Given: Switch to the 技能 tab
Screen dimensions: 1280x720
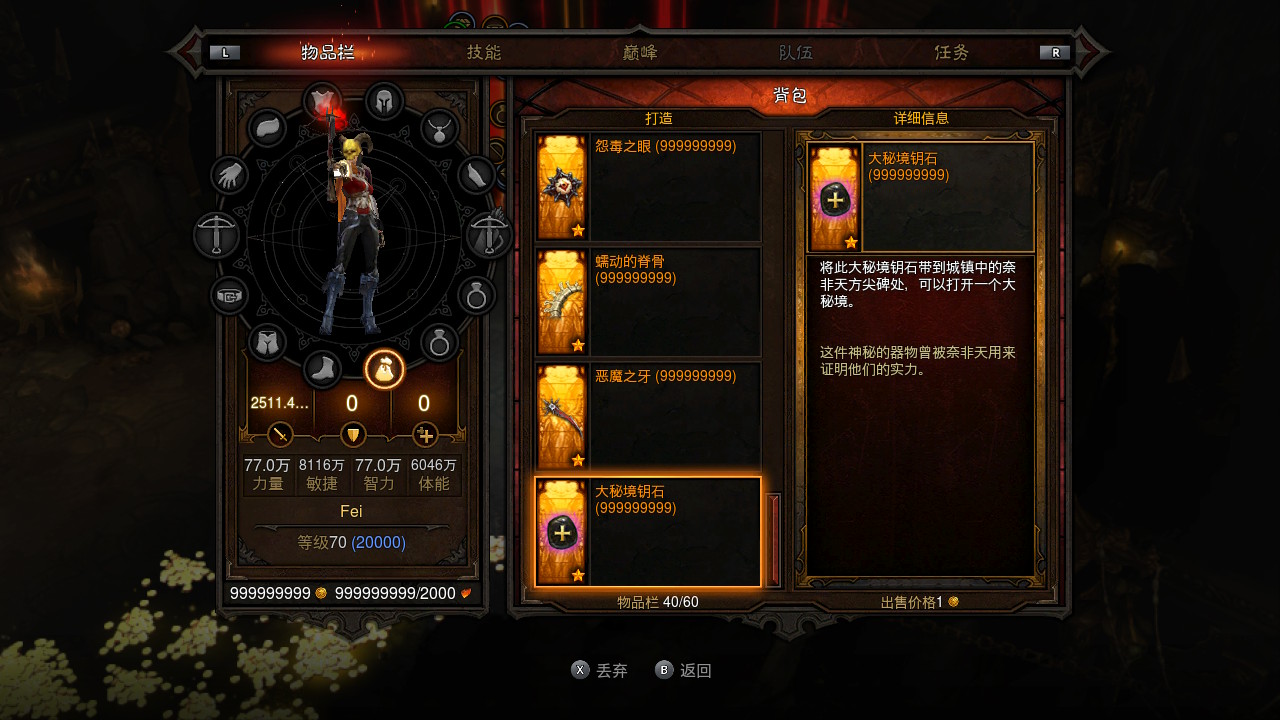Looking at the screenshot, I should [484, 52].
